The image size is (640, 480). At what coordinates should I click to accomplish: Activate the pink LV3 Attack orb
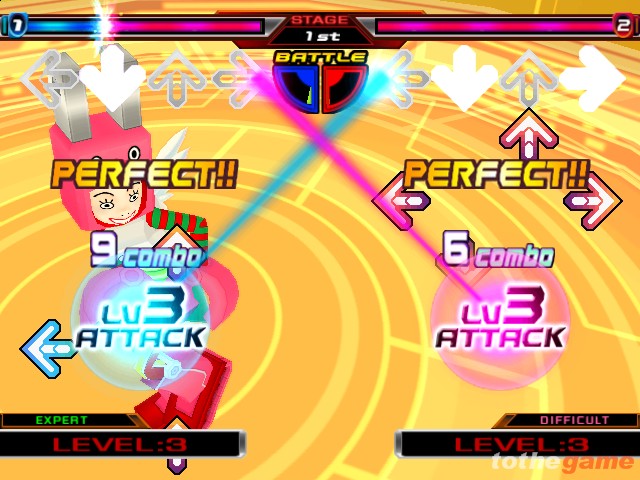click(499, 320)
